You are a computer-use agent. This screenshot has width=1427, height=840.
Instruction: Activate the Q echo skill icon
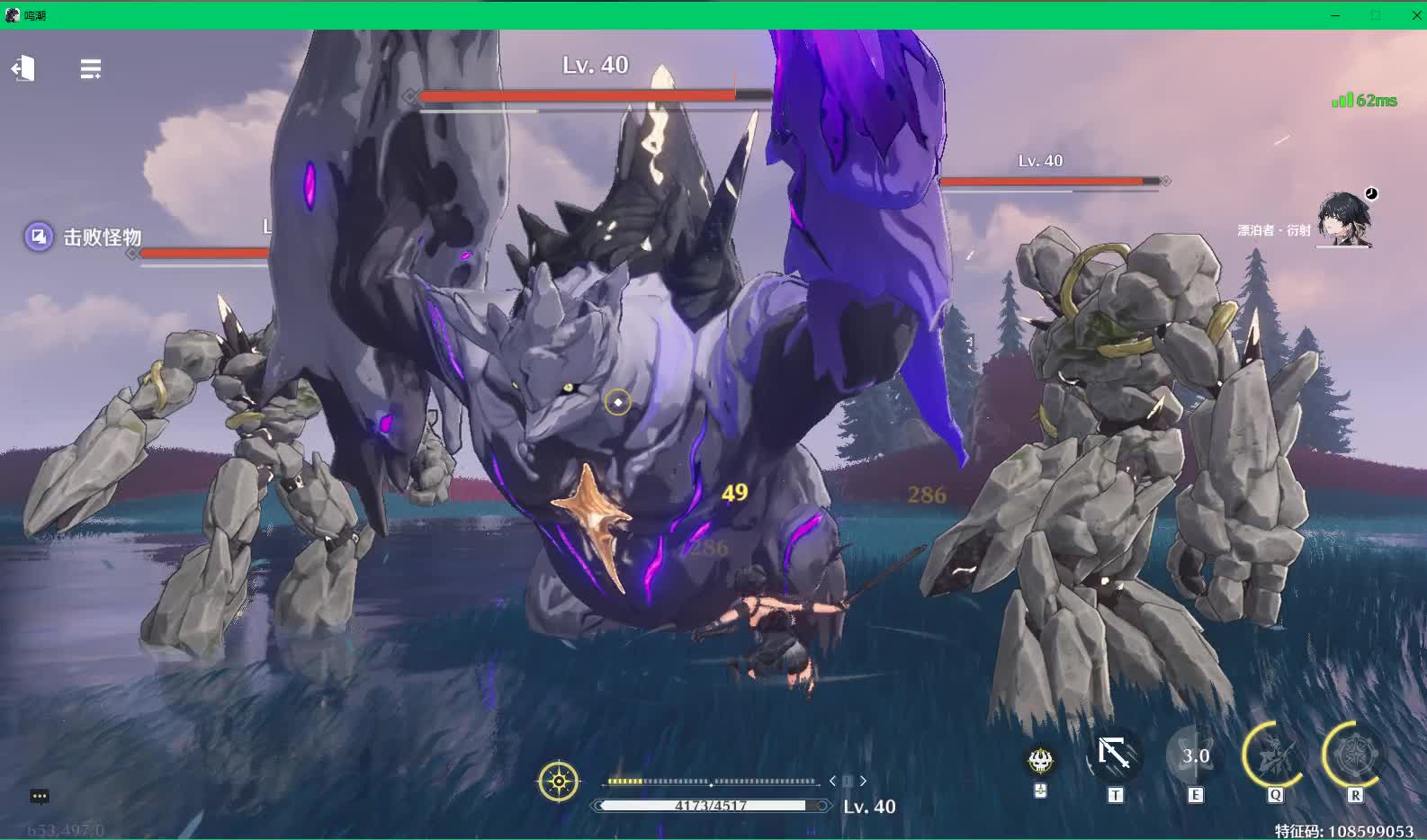tap(1273, 756)
